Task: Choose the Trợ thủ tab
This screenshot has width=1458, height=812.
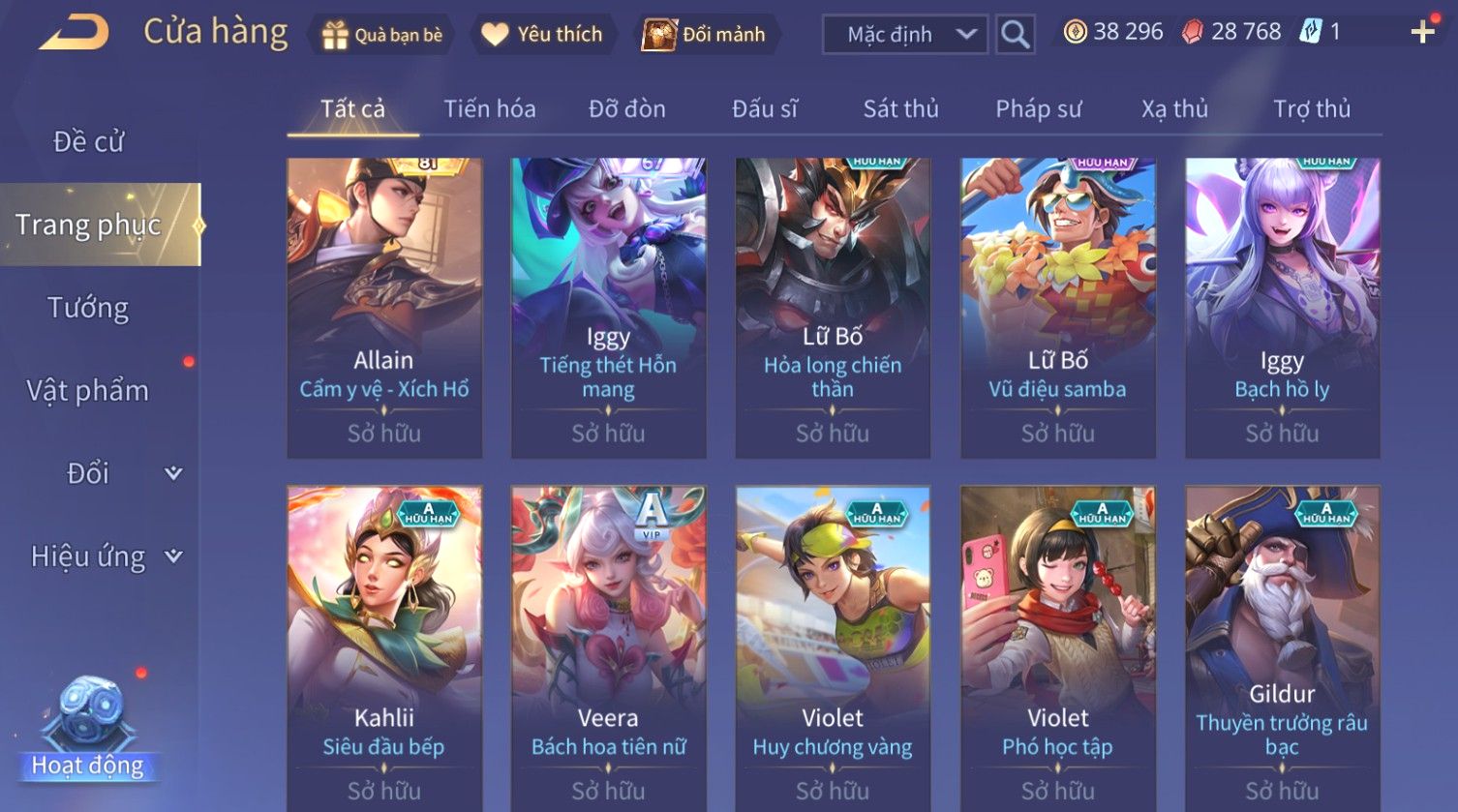Action: coord(1311,109)
